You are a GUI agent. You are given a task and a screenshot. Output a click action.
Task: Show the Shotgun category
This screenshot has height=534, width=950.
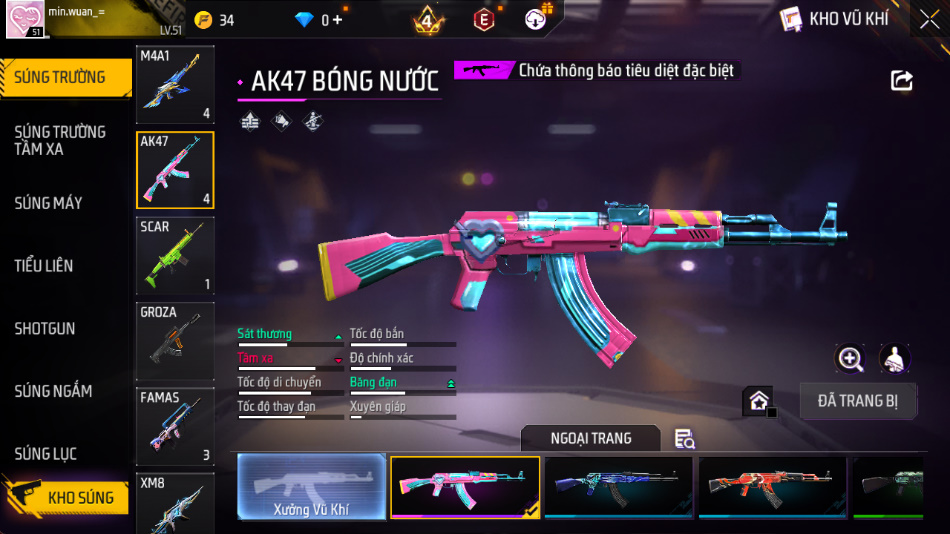tap(44, 329)
